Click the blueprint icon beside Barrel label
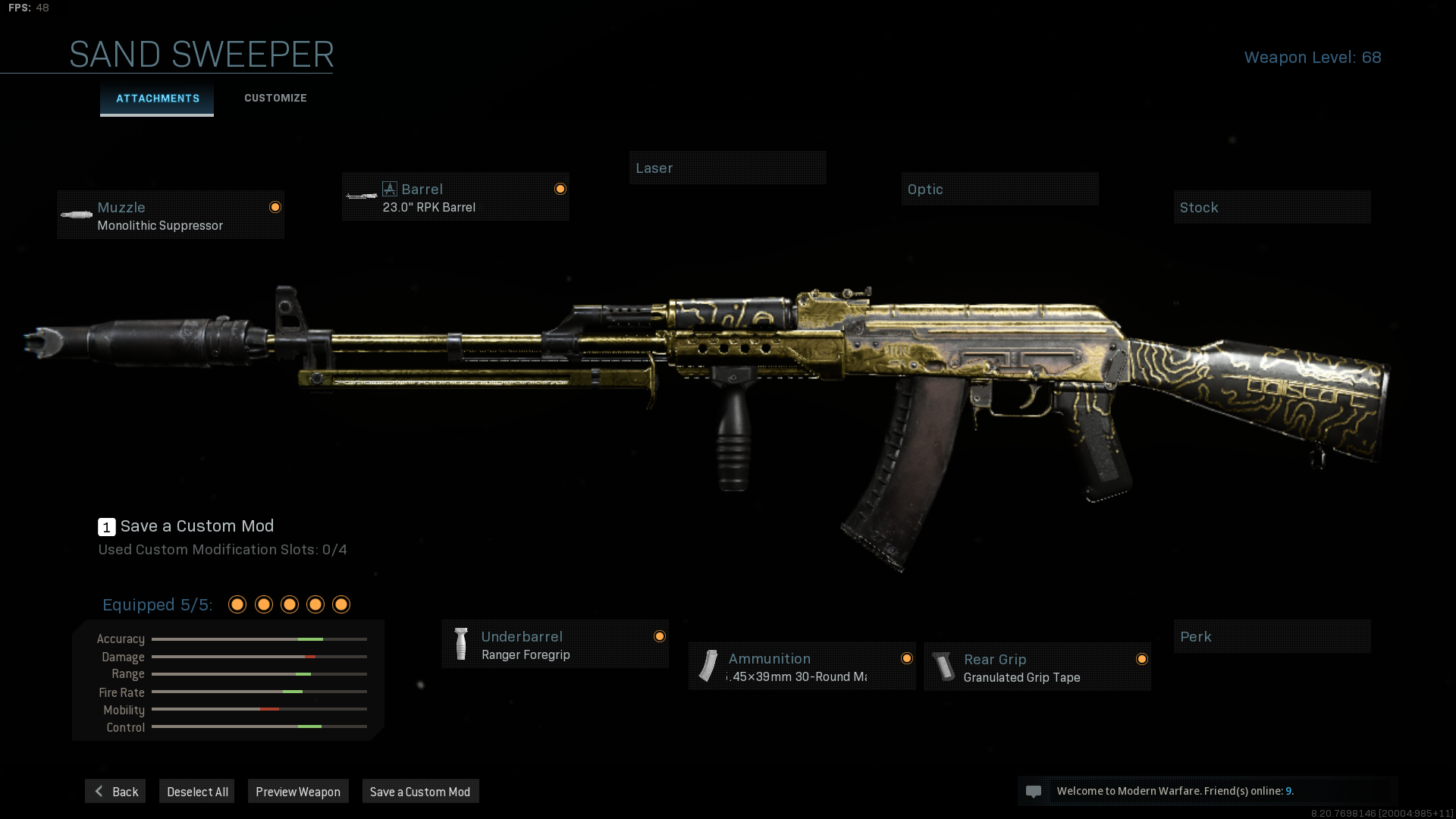 click(x=389, y=188)
